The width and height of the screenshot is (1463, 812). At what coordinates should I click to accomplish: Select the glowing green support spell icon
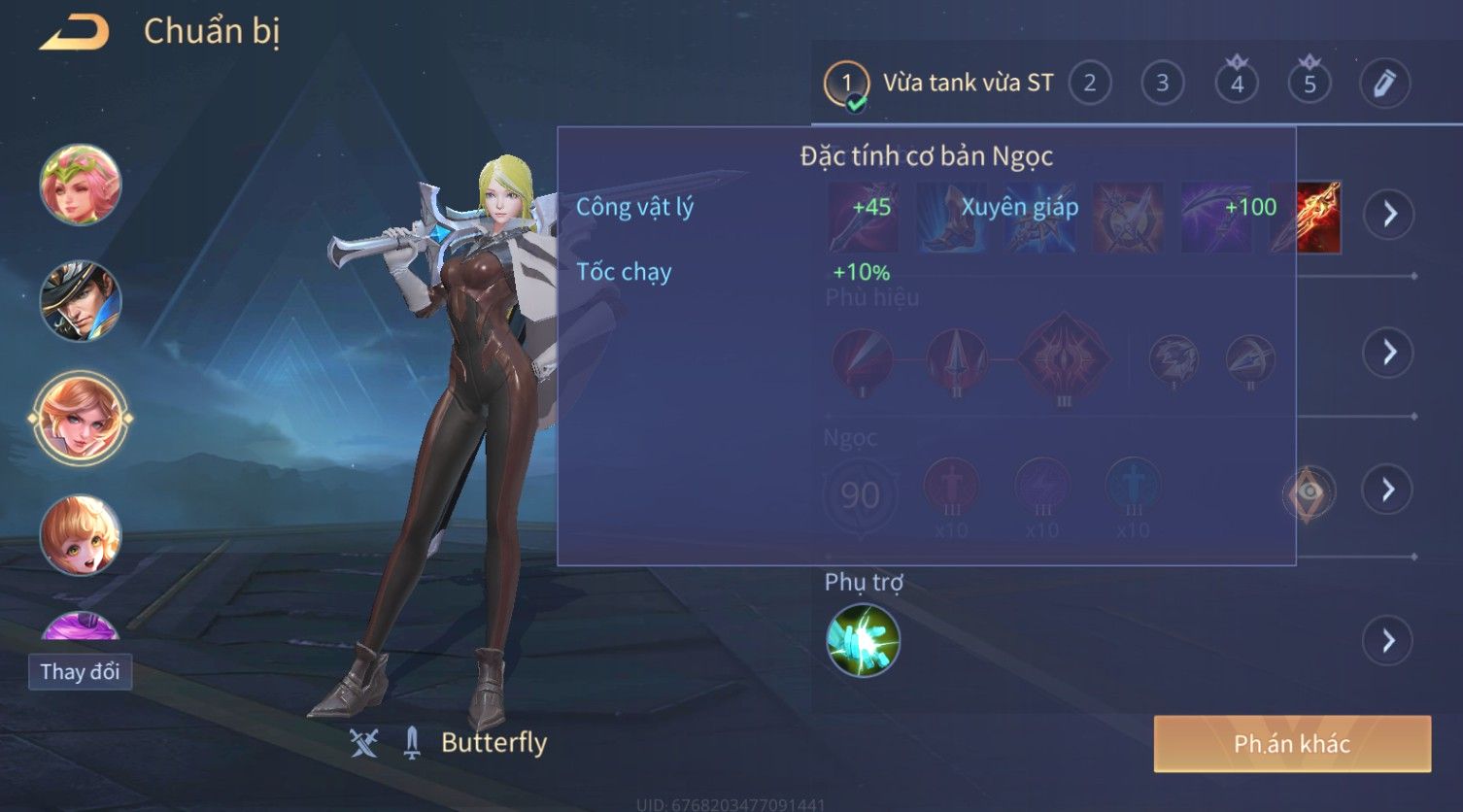(x=863, y=641)
